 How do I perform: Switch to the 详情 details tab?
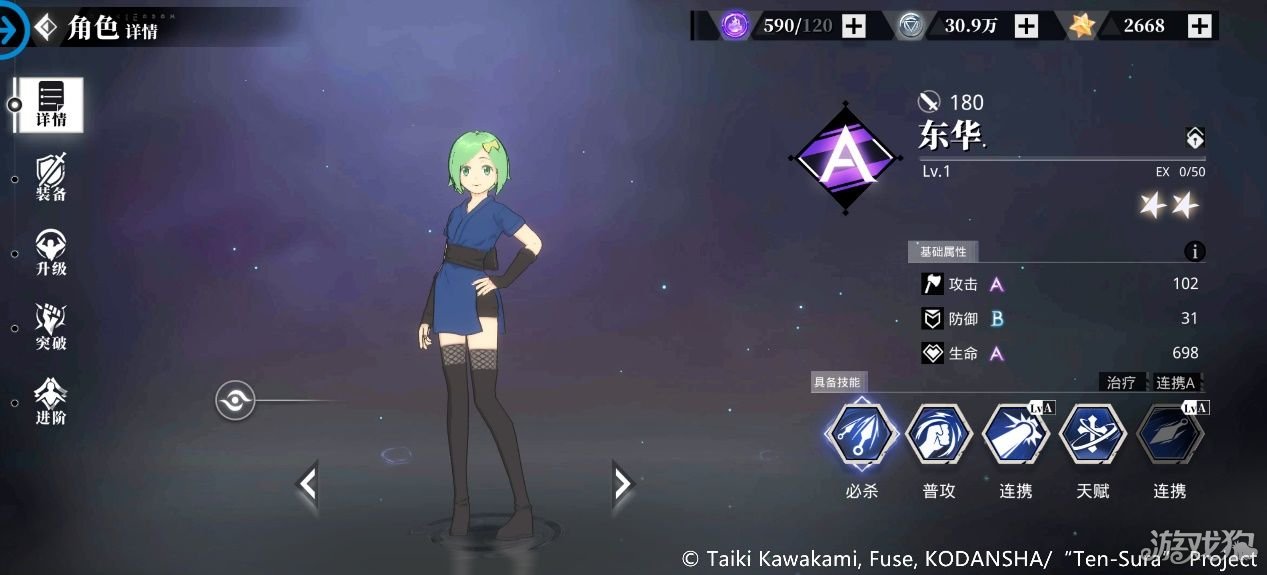pyautogui.click(x=50, y=104)
